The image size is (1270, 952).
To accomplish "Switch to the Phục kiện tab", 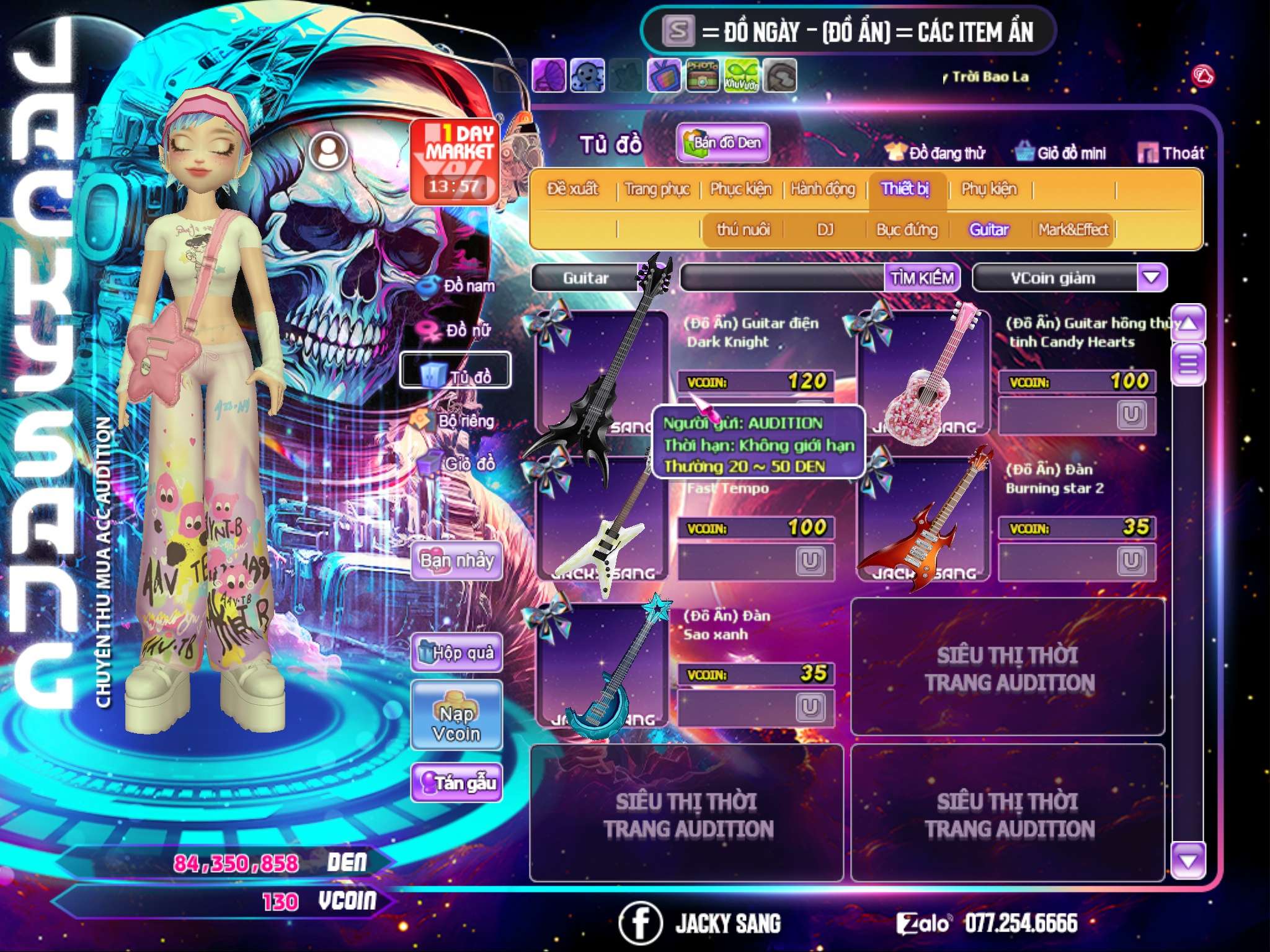I will (x=740, y=188).
